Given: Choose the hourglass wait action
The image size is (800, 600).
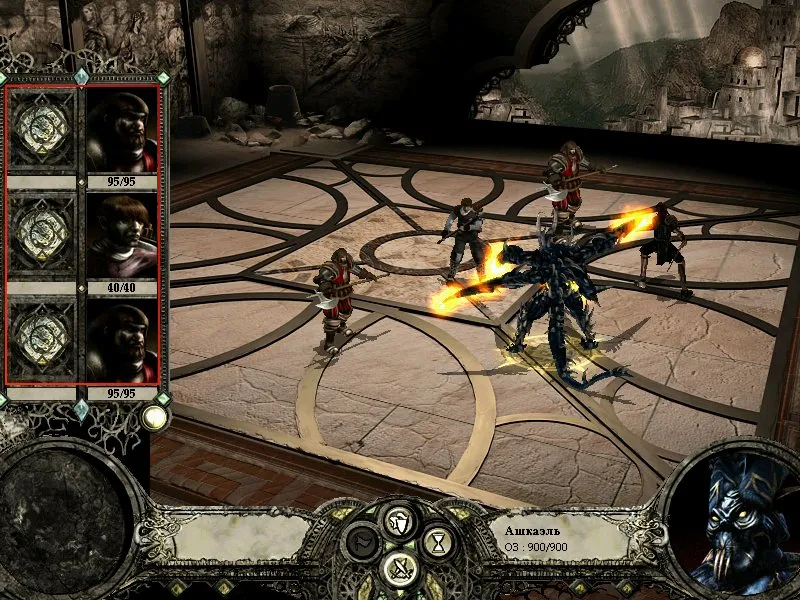Looking at the screenshot, I should 436,543.
